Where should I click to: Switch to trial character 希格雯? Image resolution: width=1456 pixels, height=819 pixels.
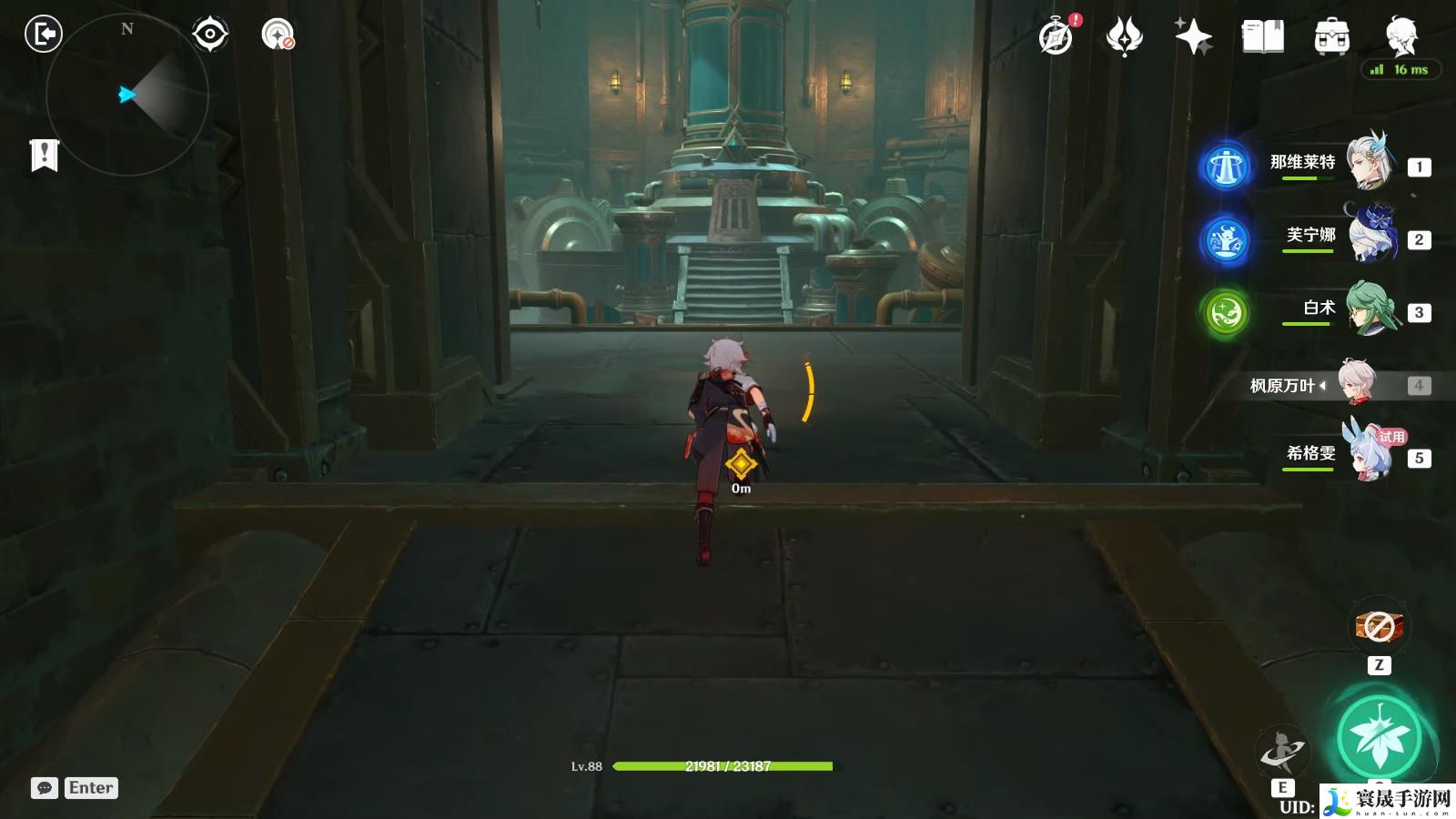[x=1370, y=453]
